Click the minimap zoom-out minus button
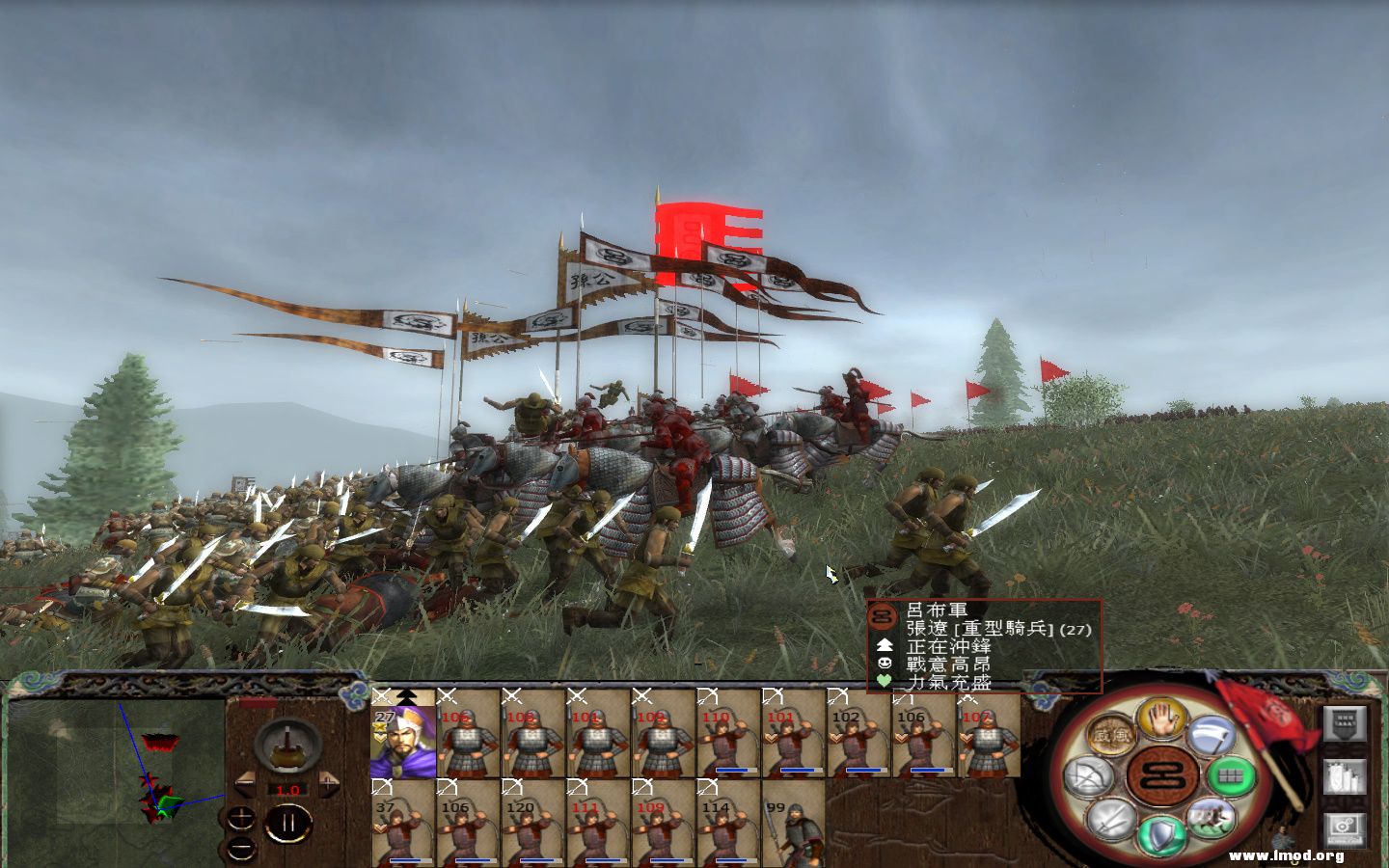The image size is (1389, 868). tap(242, 848)
